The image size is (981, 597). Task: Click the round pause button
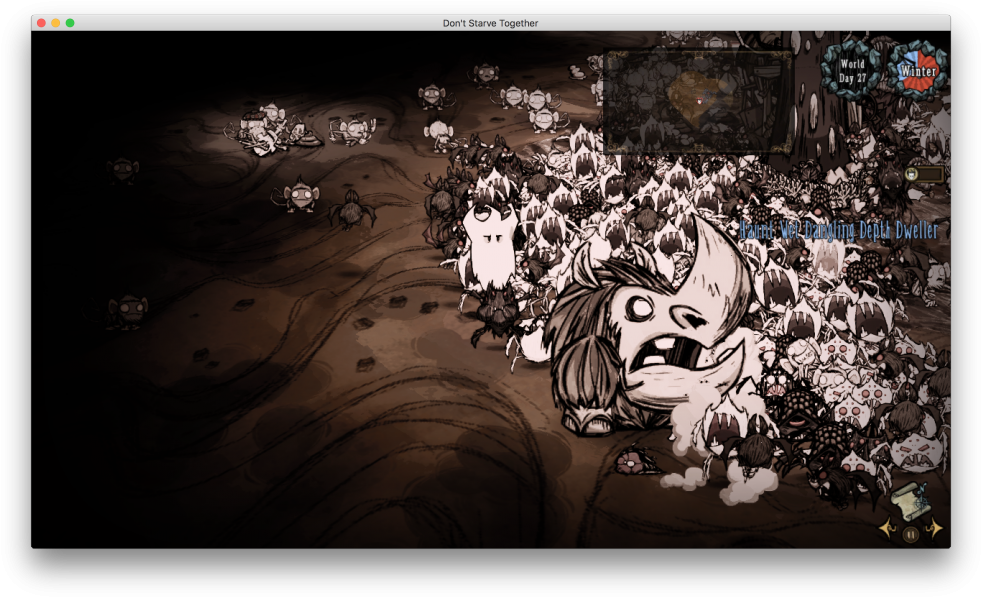(911, 534)
